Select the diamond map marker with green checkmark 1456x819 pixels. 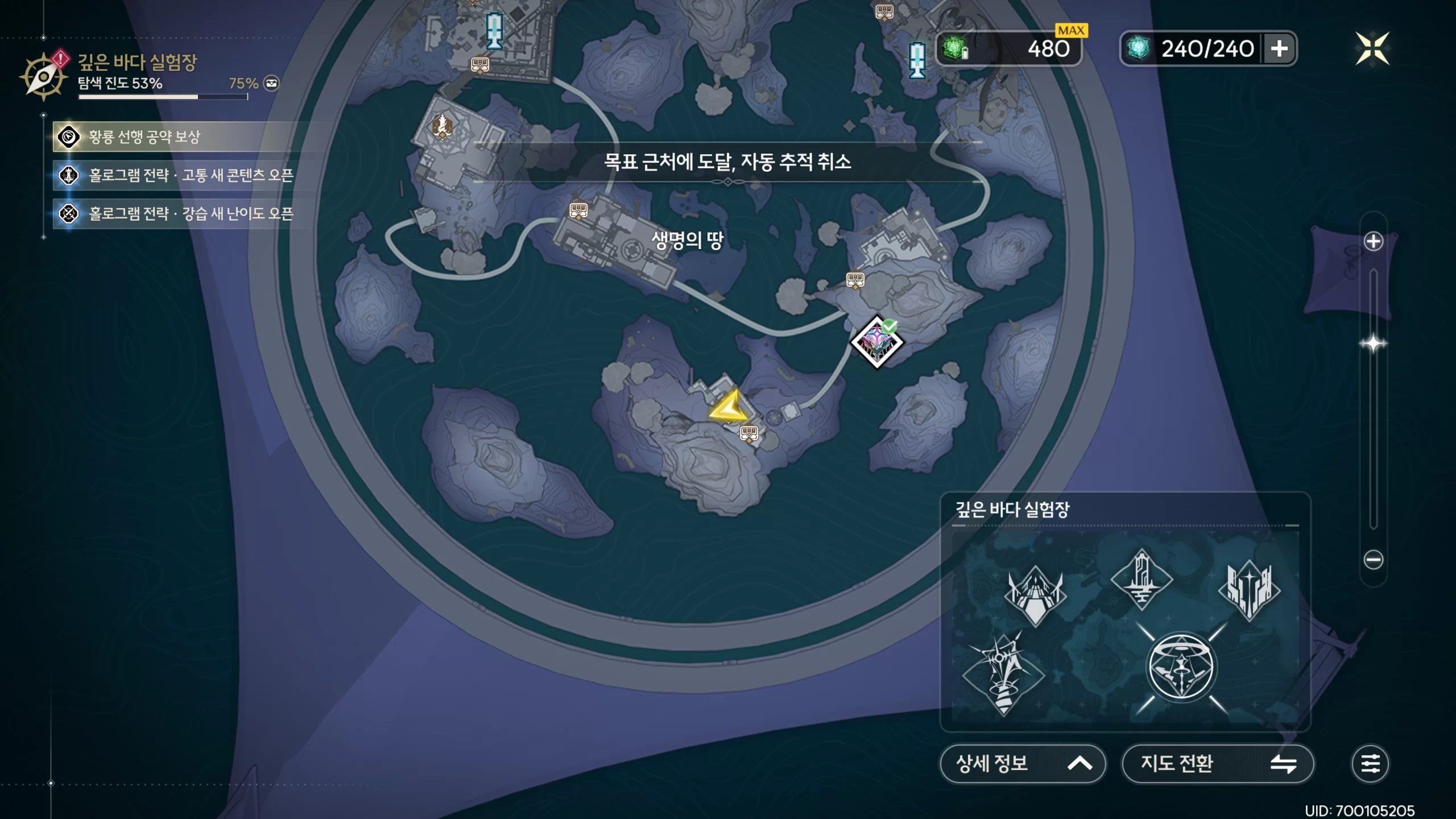click(x=876, y=342)
